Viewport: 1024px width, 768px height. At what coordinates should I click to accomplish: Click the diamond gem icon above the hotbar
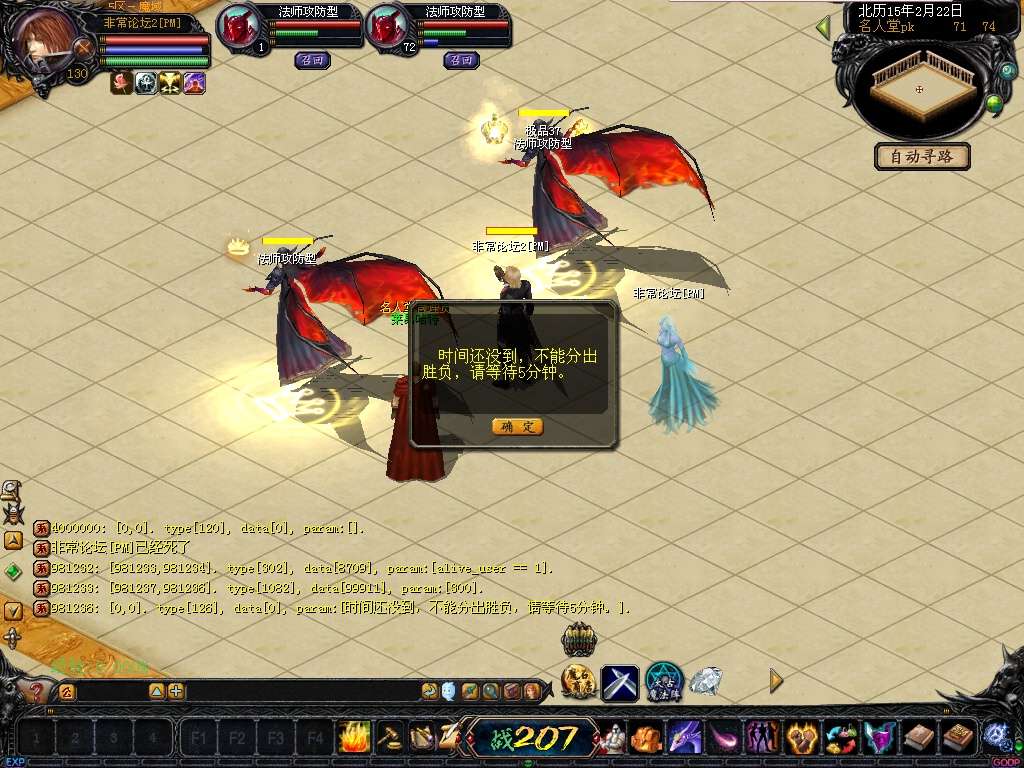point(706,681)
